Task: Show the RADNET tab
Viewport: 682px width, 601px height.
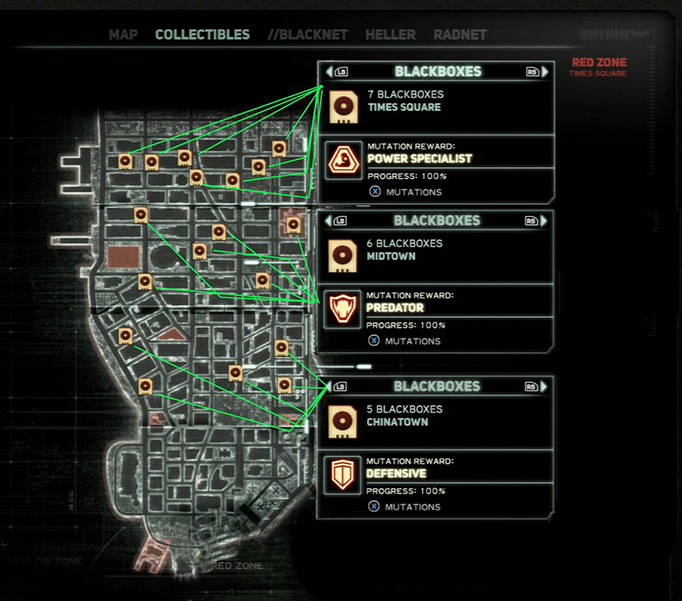Action: [460, 35]
